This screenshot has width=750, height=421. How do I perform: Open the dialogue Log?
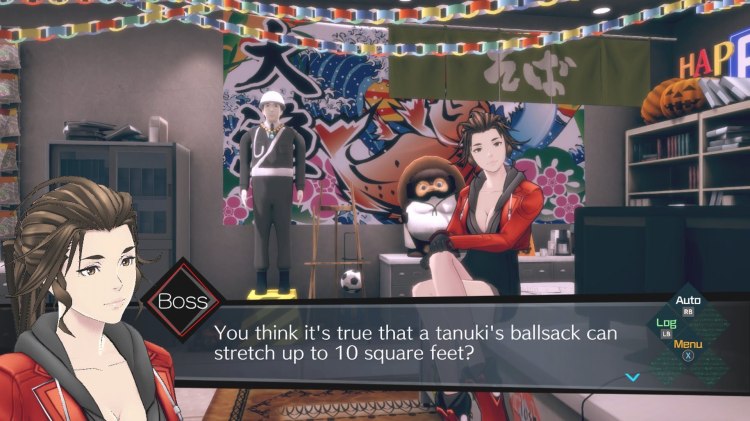pos(666,325)
